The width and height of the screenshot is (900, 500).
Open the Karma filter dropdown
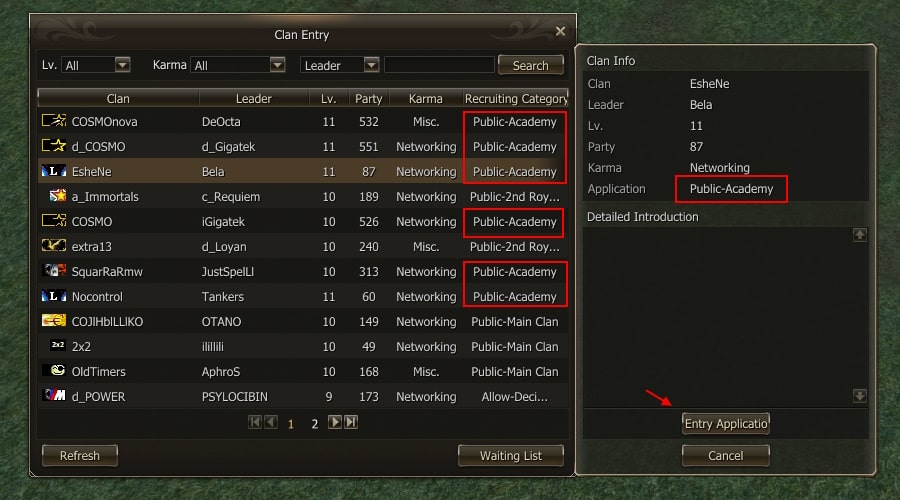(x=277, y=65)
